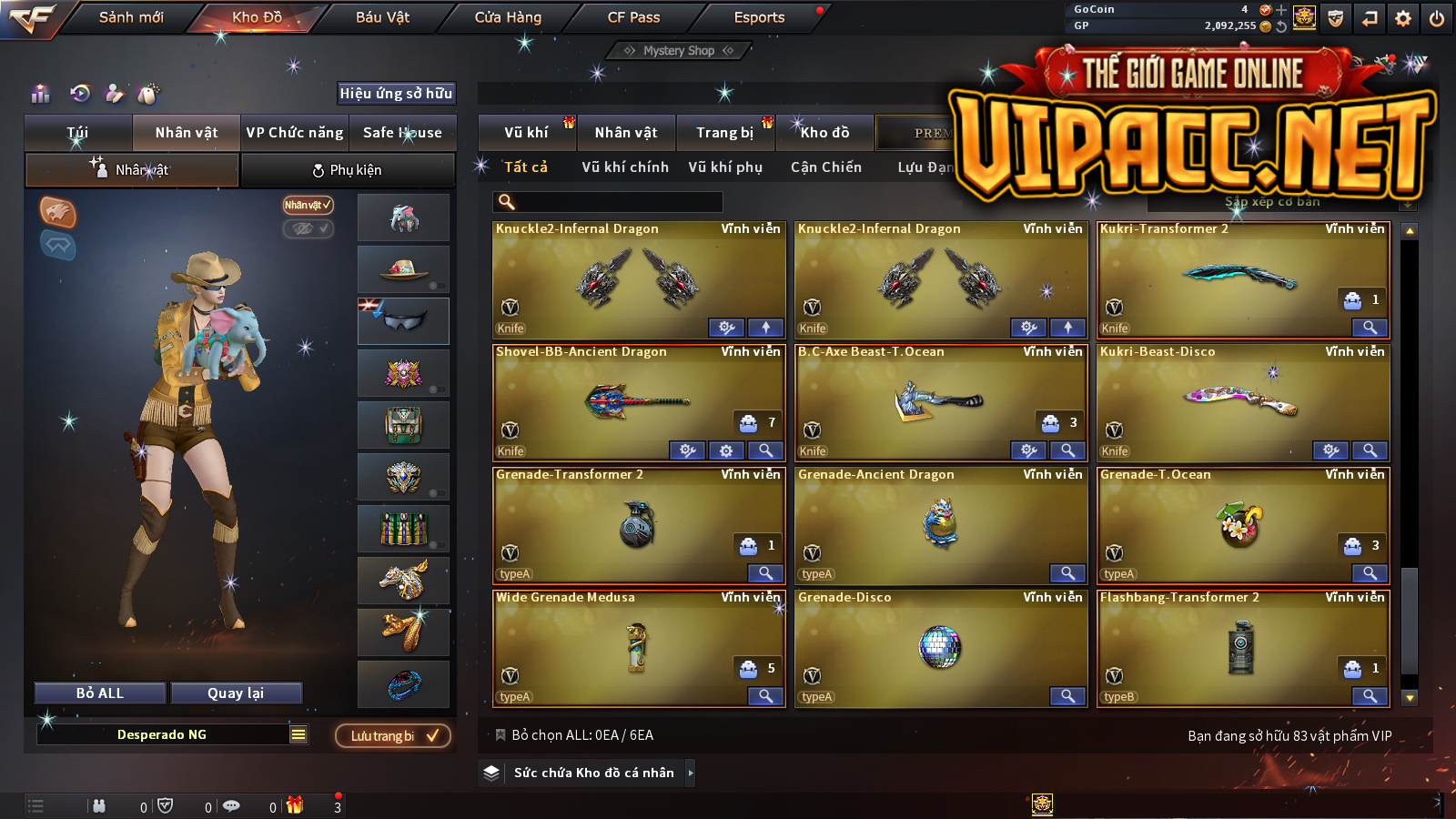Select the Grenade-Disco item card
Screen dimensions: 1456x819
pyautogui.click(x=940, y=647)
